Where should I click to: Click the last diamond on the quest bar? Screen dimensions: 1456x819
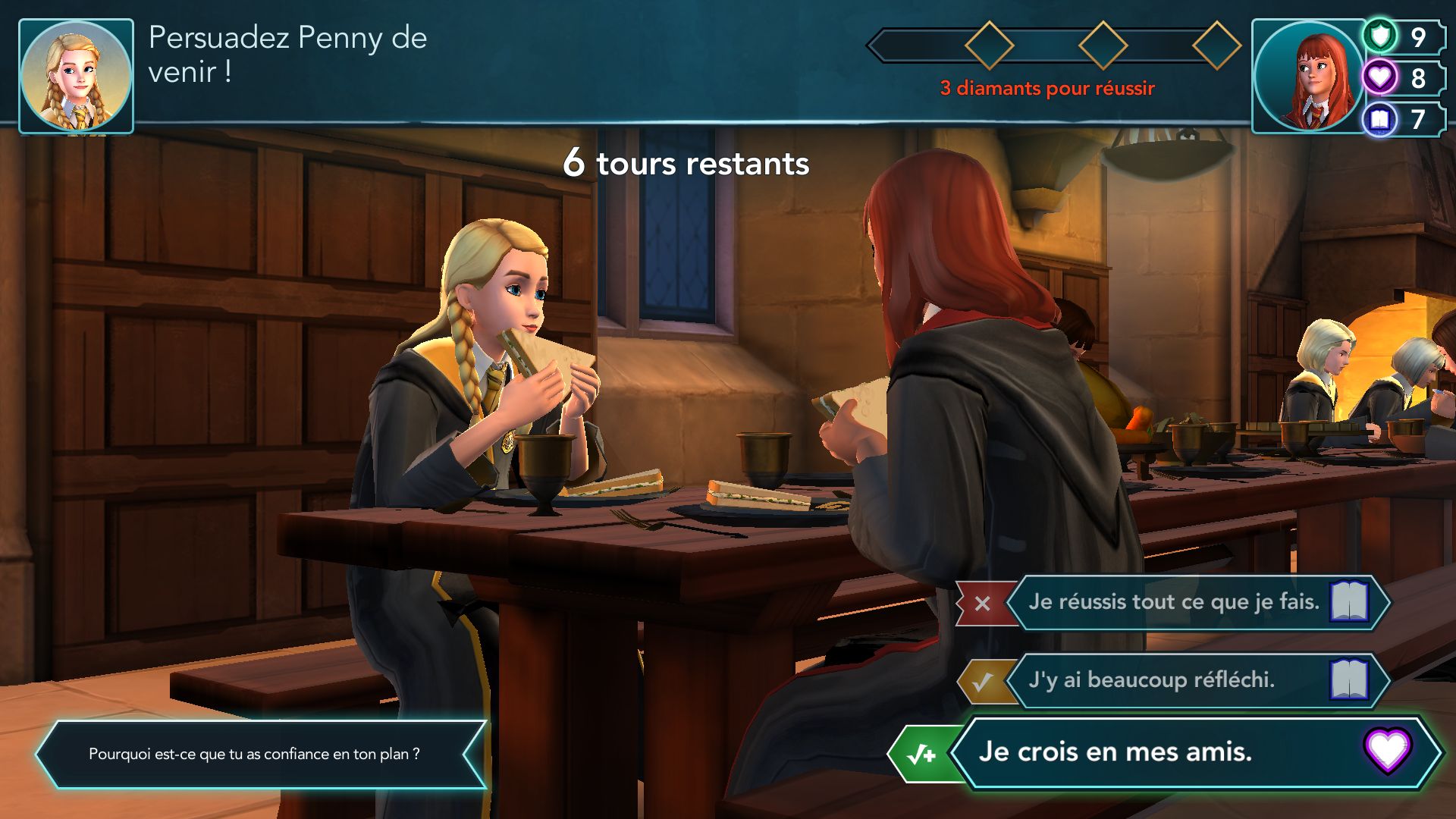point(1219,44)
